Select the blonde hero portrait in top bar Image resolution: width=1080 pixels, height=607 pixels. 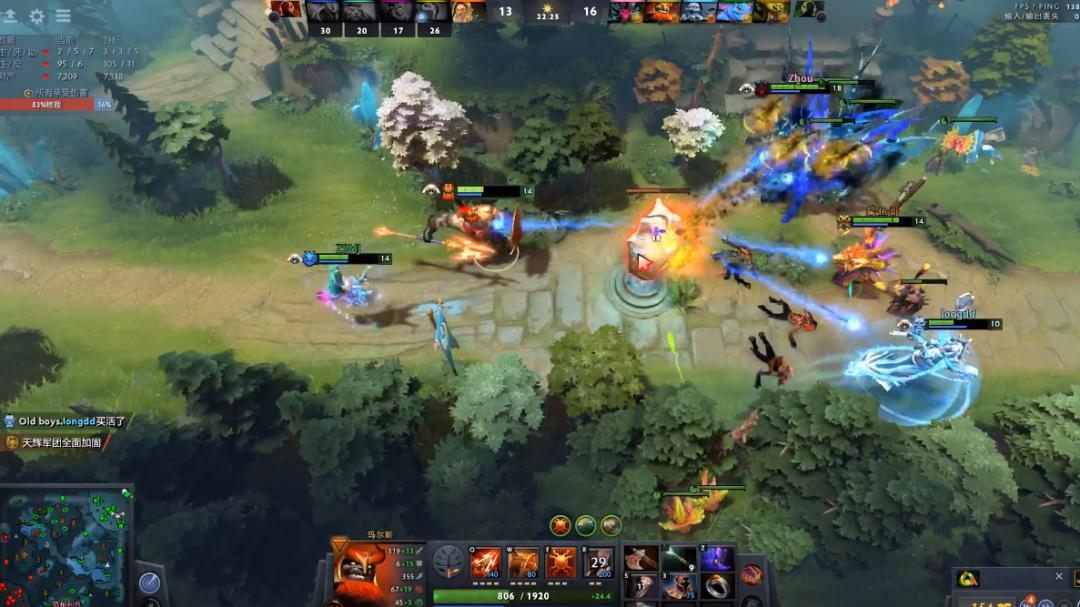tap(466, 11)
